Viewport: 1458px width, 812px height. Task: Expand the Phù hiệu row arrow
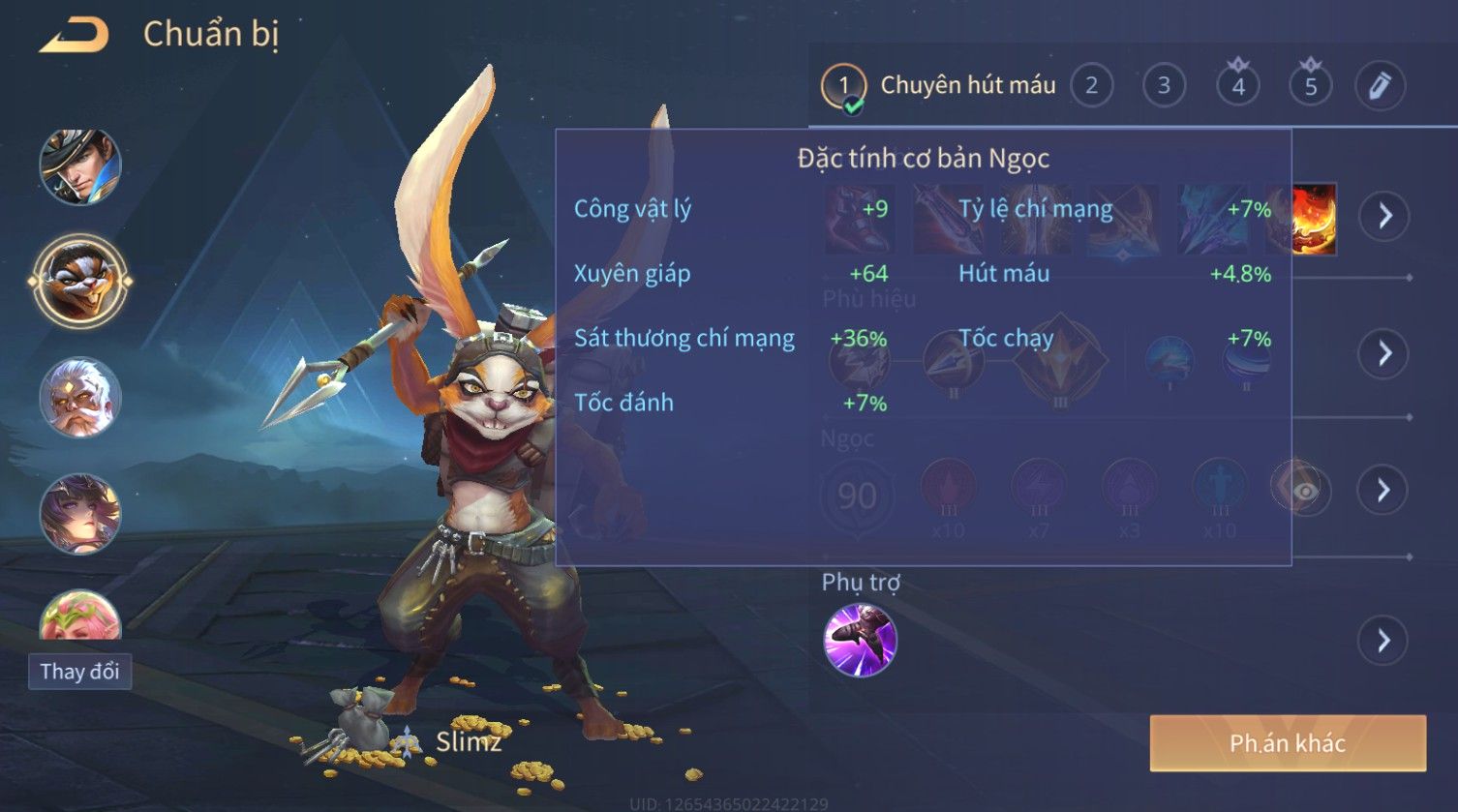coord(1384,353)
